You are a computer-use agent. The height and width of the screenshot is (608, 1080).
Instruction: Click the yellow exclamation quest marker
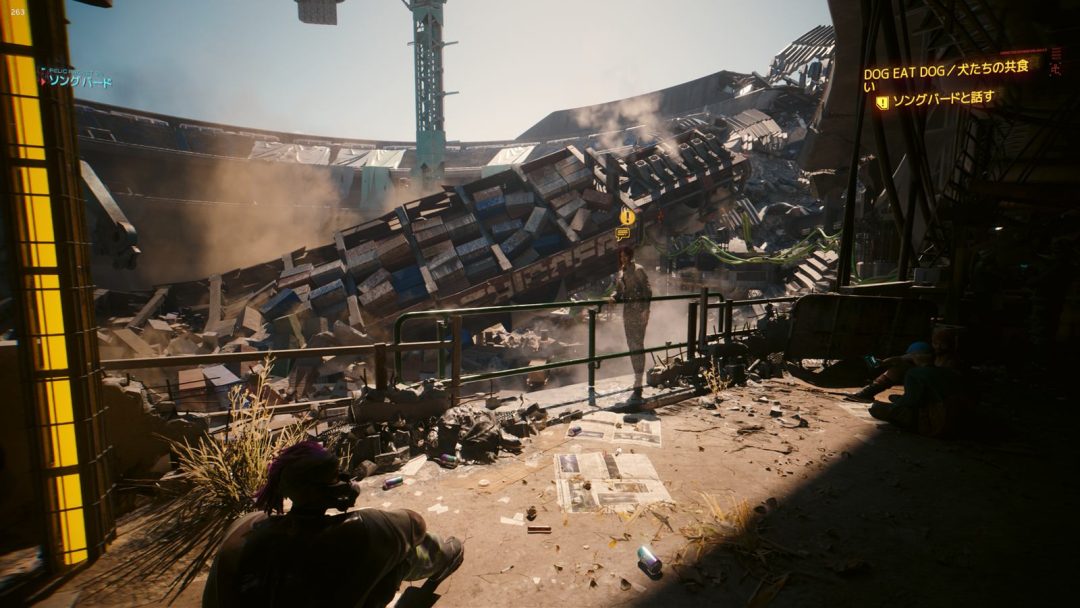(627, 216)
